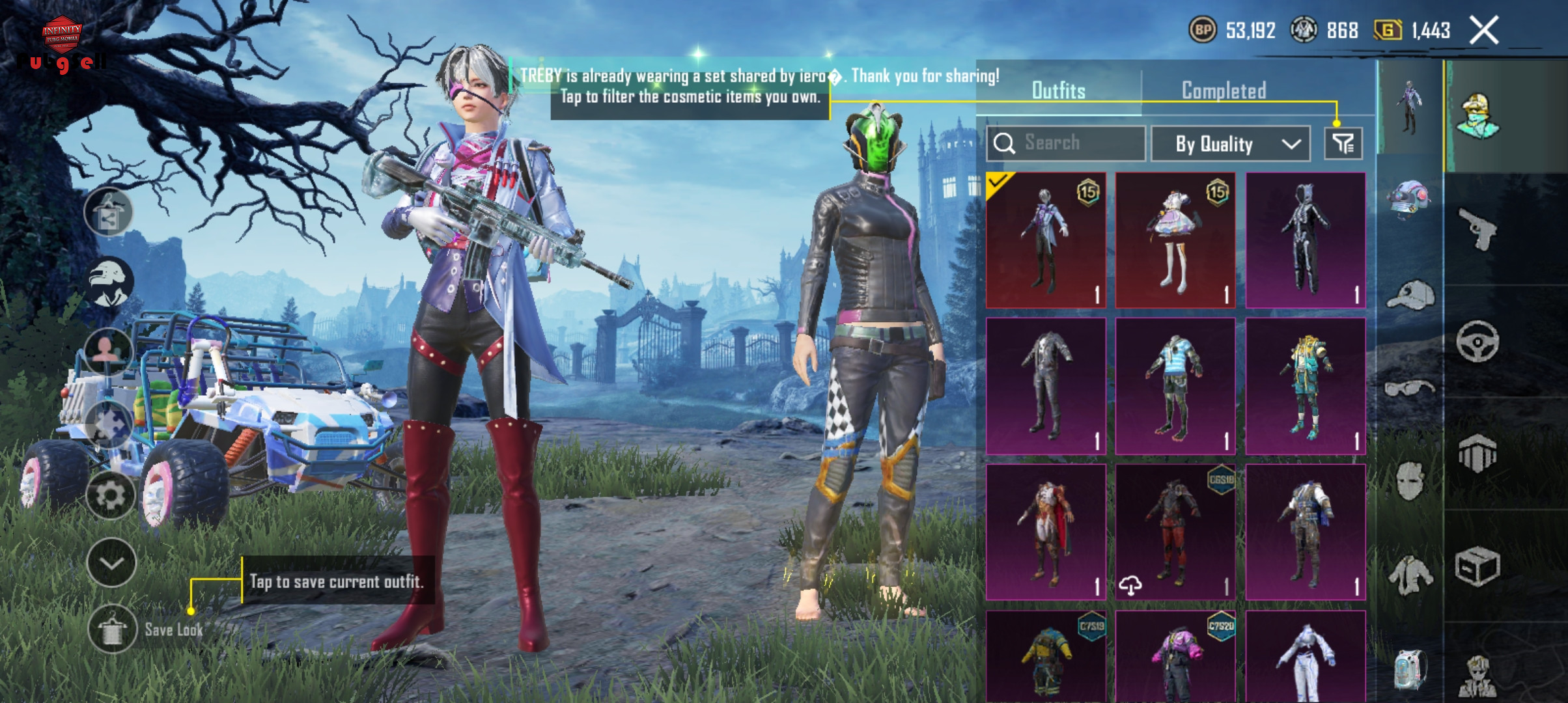The height and width of the screenshot is (703, 1568).
Task: Close the wardrobe screen with the X
Action: (1484, 31)
